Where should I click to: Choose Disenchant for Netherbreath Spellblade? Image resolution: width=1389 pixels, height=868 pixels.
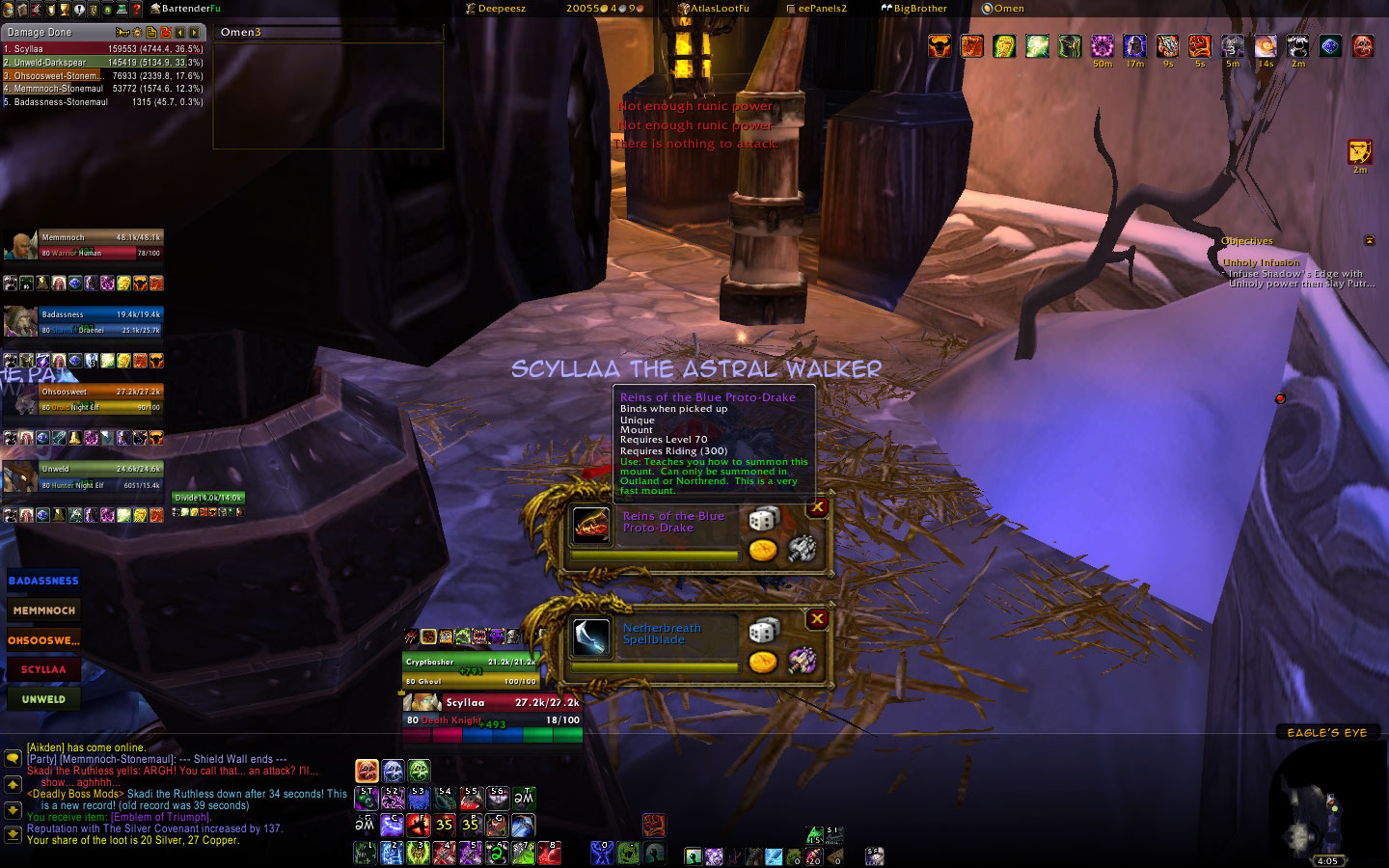click(802, 661)
